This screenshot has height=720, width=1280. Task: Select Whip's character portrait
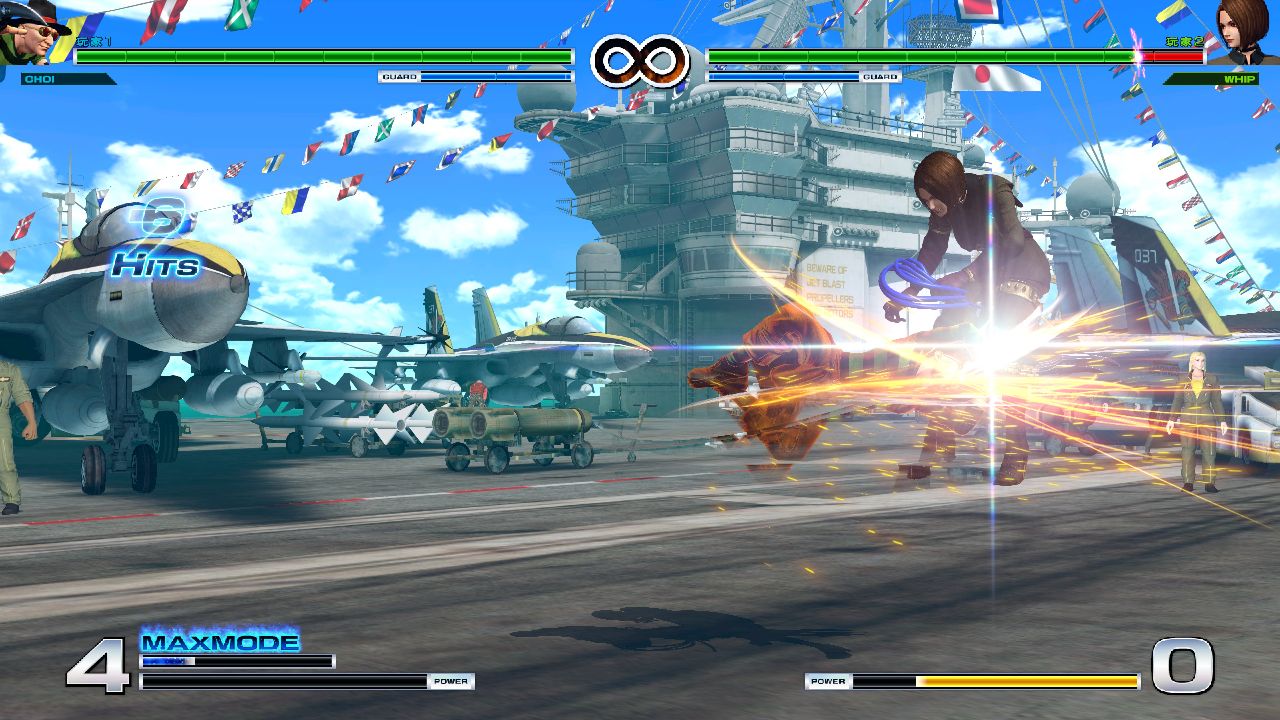[x=1245, y=30]
